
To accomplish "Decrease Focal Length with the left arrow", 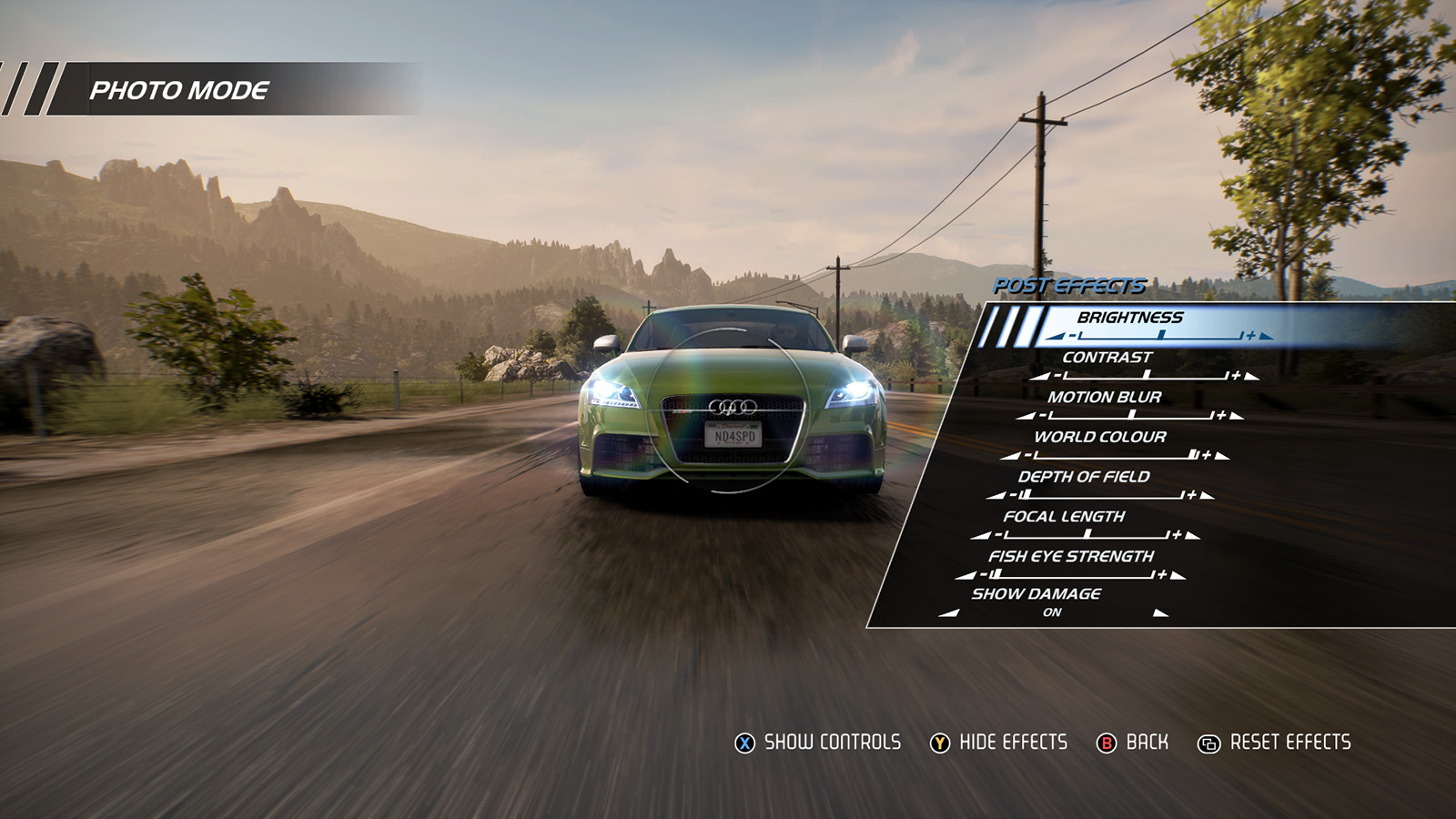I will coord(980,535).
